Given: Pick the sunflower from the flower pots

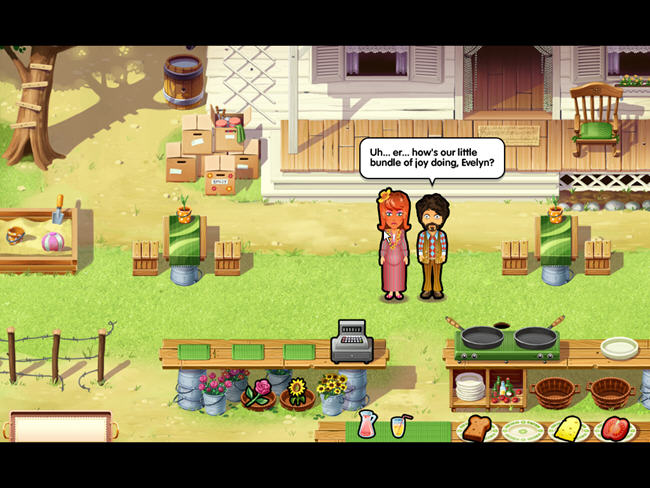Looking at the screenshot, I should [296, 390].
